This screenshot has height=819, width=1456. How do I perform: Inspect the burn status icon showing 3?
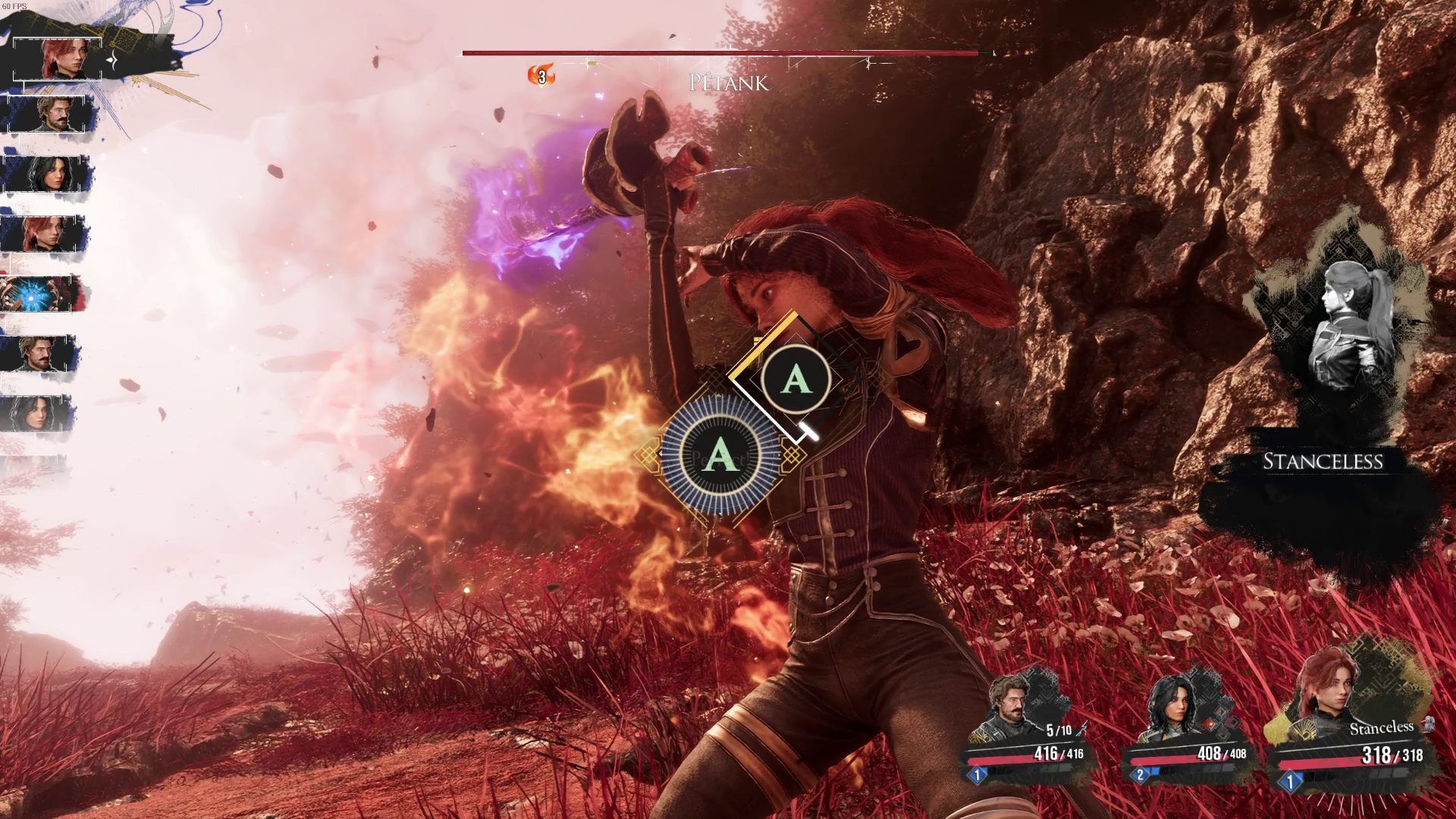(x=541, y=76)
